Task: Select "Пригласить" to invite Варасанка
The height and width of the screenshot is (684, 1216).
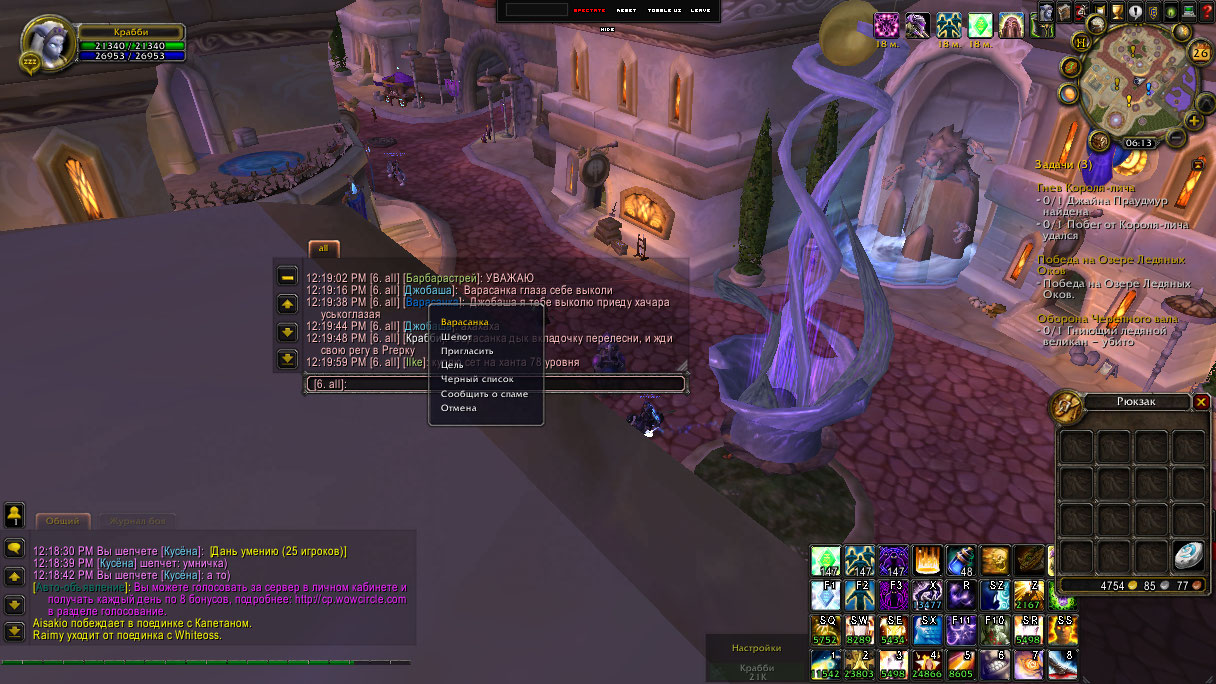Action: 467,351
